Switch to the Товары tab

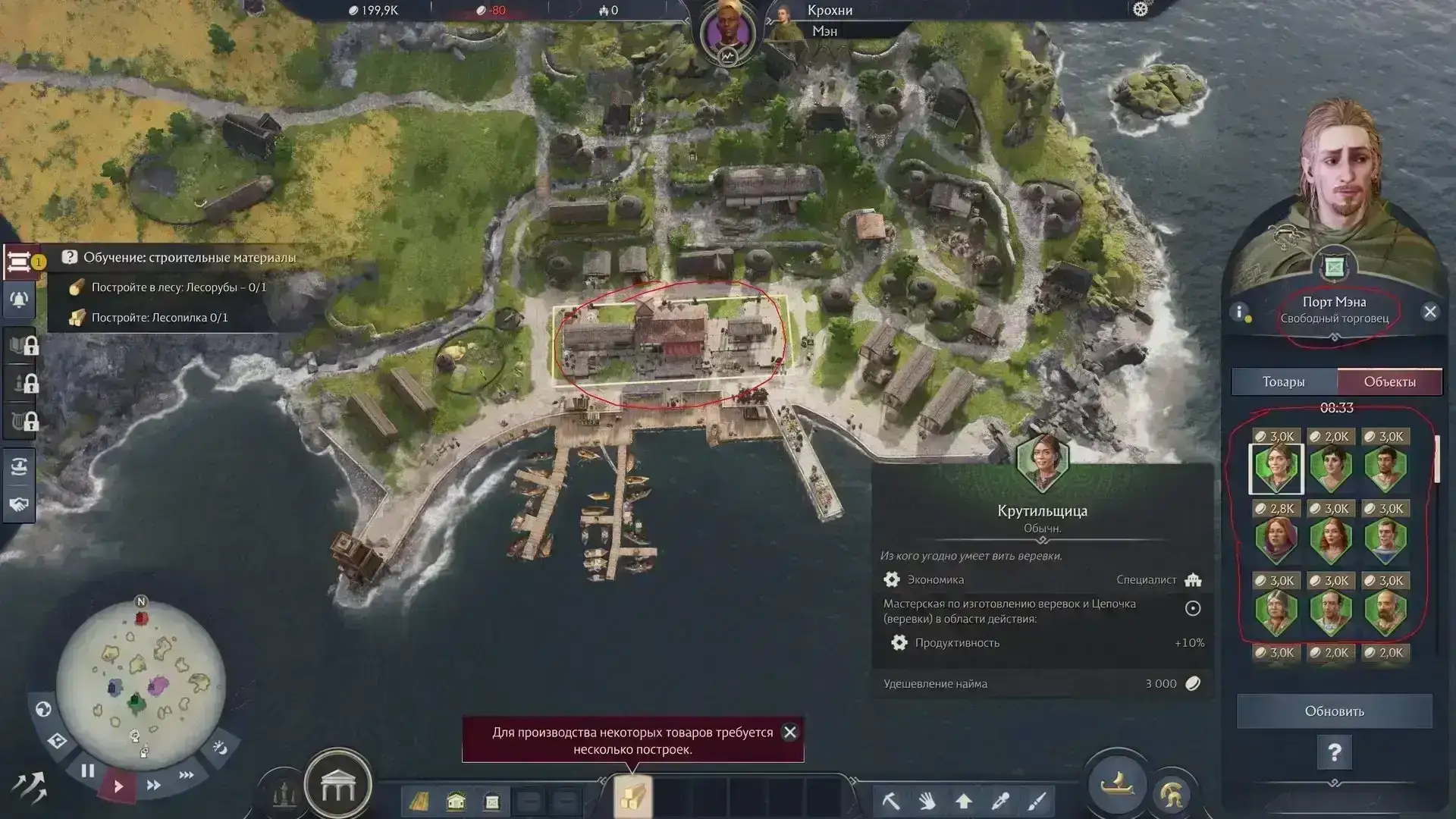point(1283,382)
